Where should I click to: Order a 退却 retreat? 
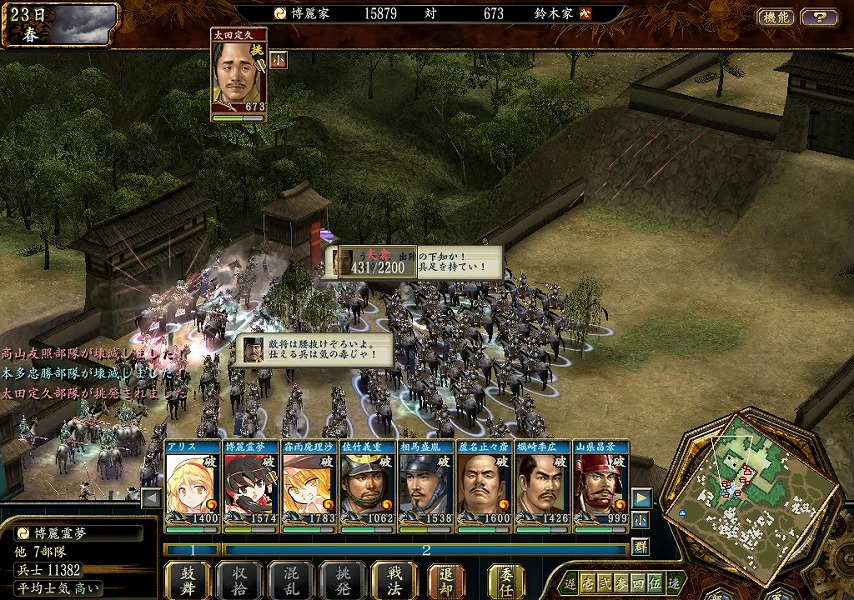[x=446, y=580]
